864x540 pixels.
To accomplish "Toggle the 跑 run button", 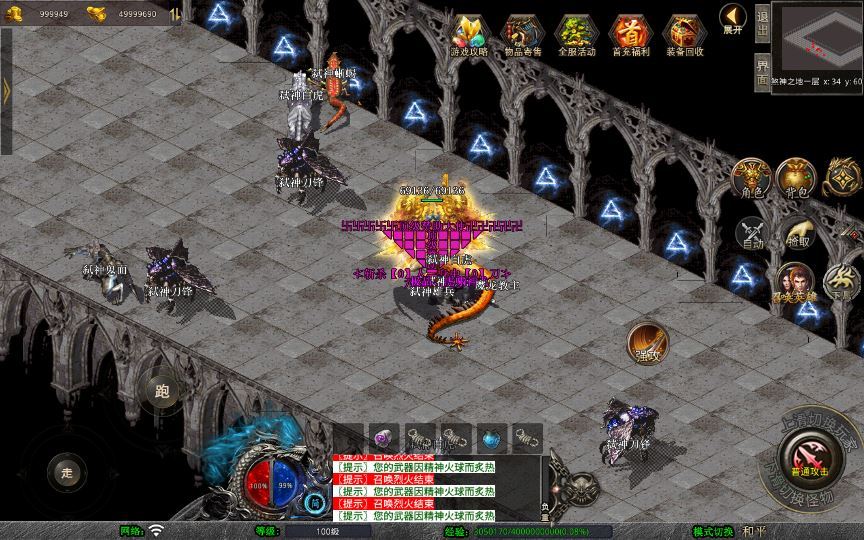I will pyautogui.click(x=161, y=391).
